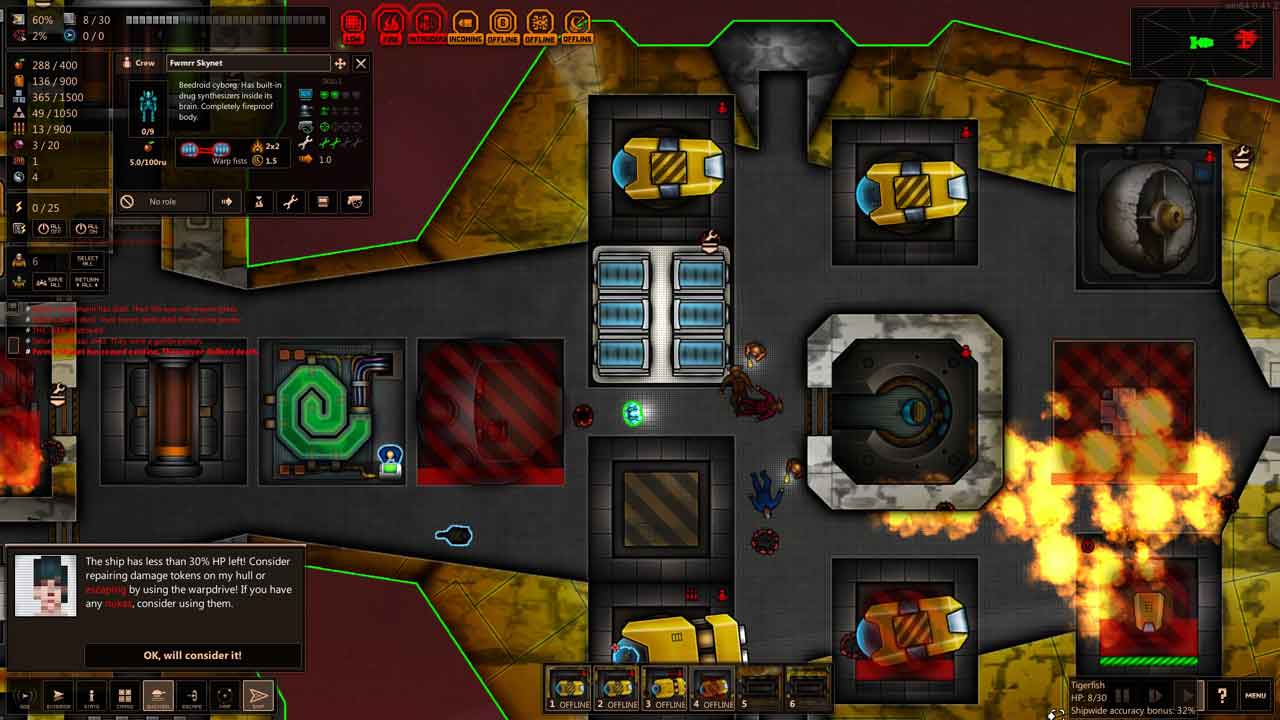The height and width of the screenshot is (720, 1280).
Task: Click the FIRE alert icon
Action: 390,25
